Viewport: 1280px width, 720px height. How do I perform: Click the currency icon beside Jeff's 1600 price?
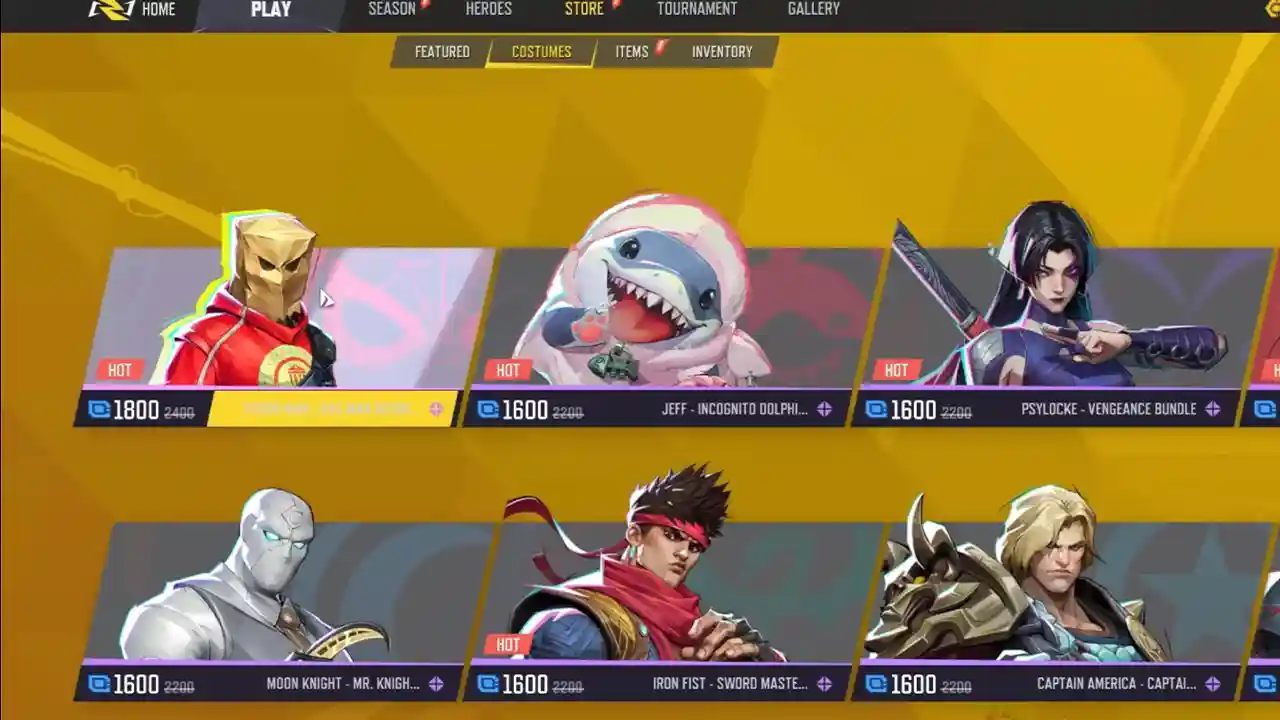(x=489, y=409)
